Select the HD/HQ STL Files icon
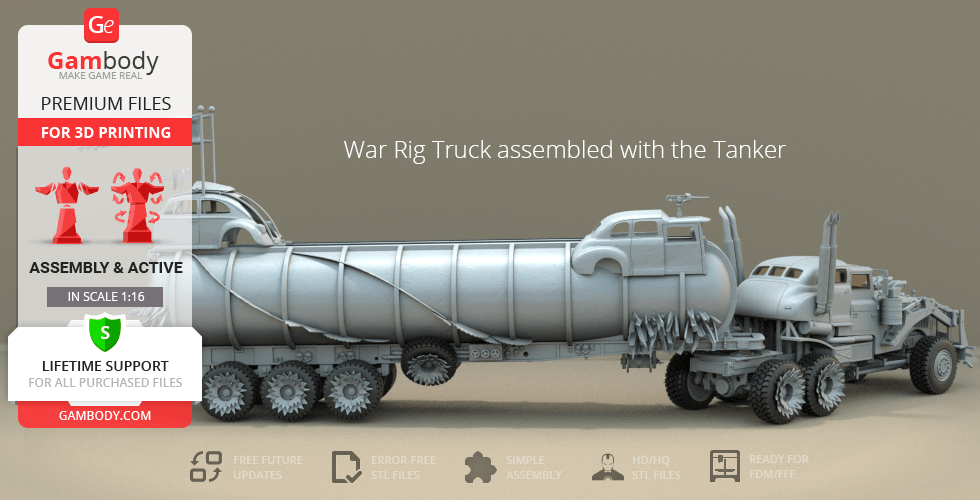 coord(605,466)
